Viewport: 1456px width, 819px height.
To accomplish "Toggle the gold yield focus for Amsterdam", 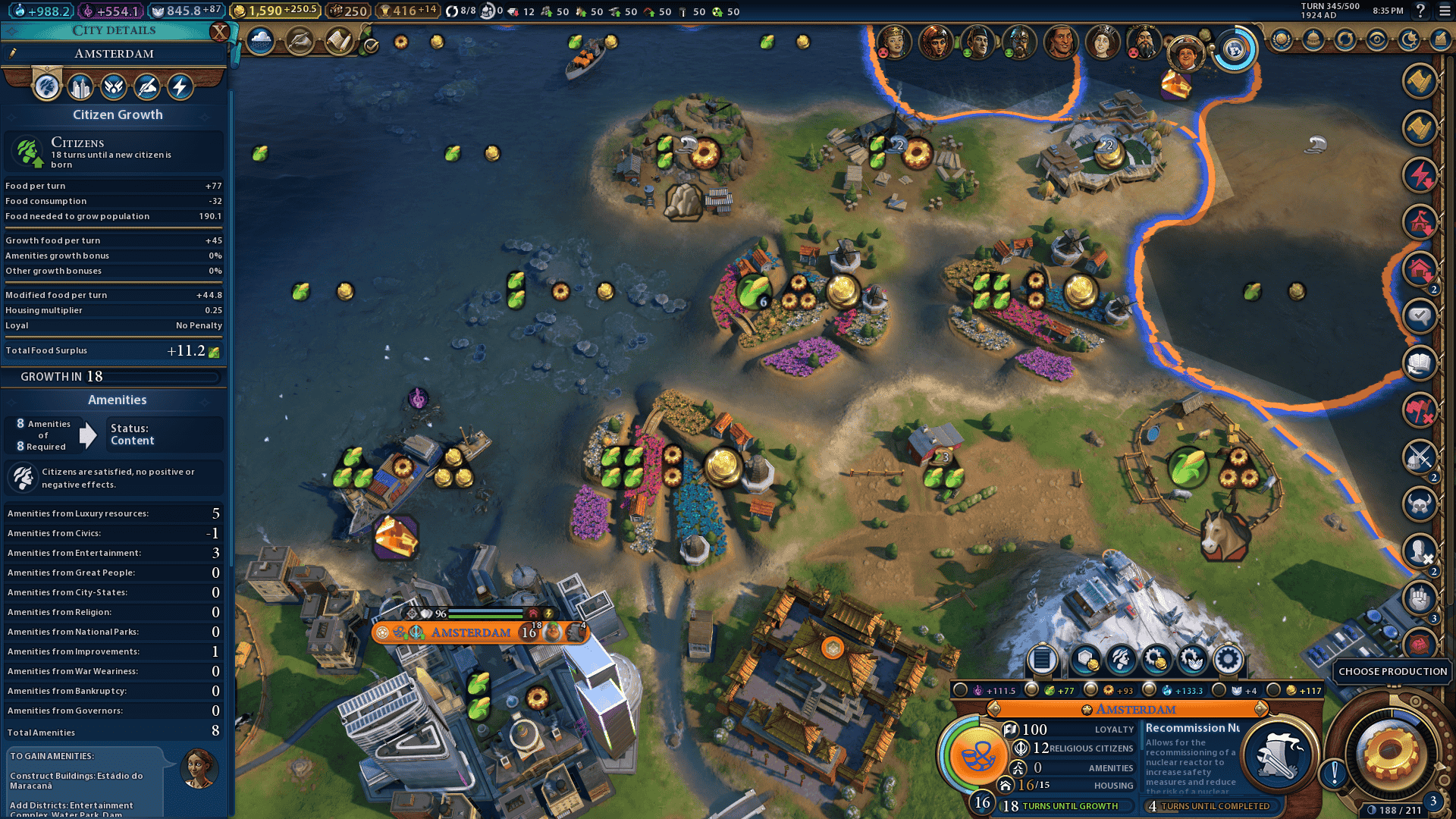I will (x=1273, y=690).
